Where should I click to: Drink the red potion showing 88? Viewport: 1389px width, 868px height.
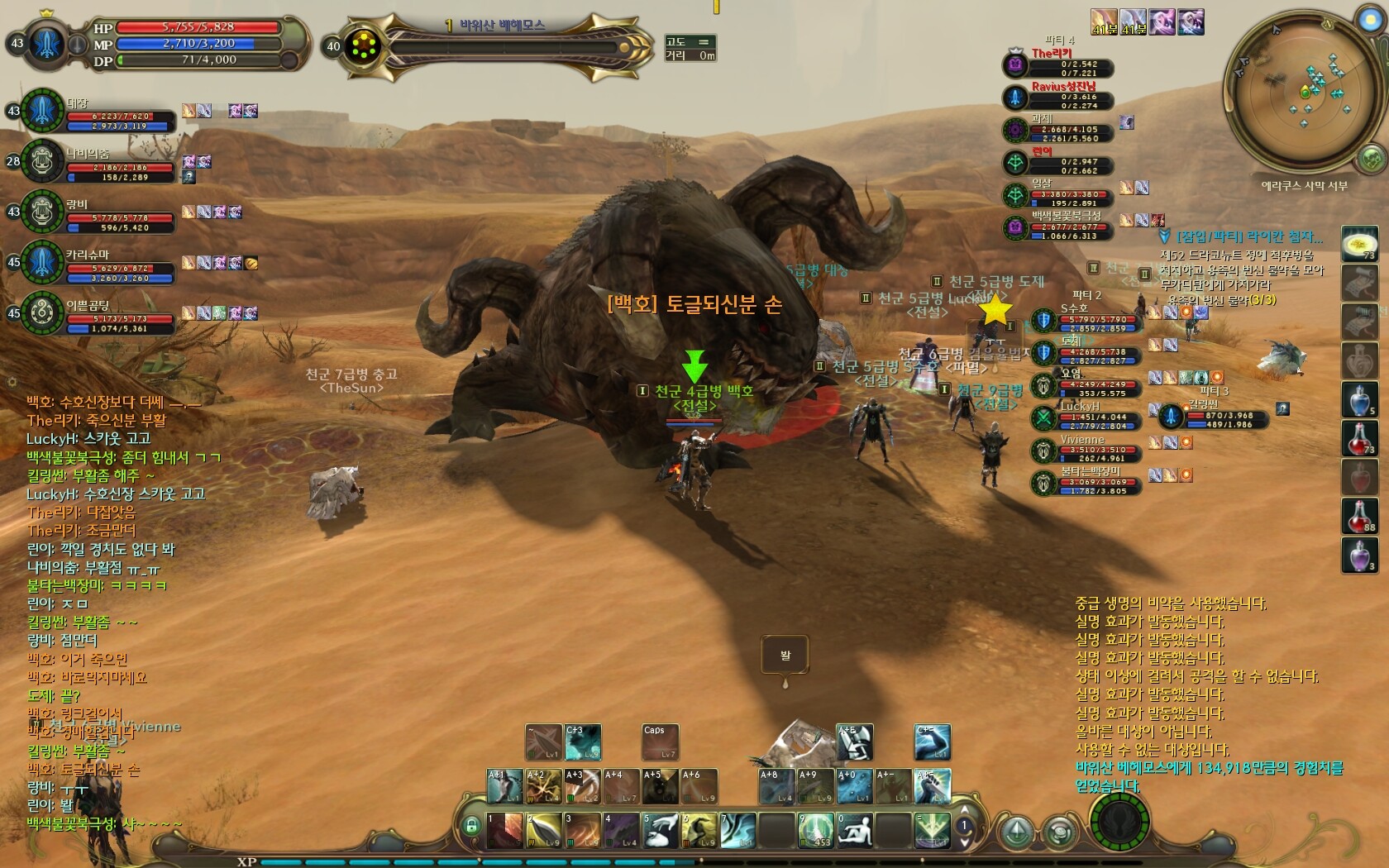click(1359, 516)
